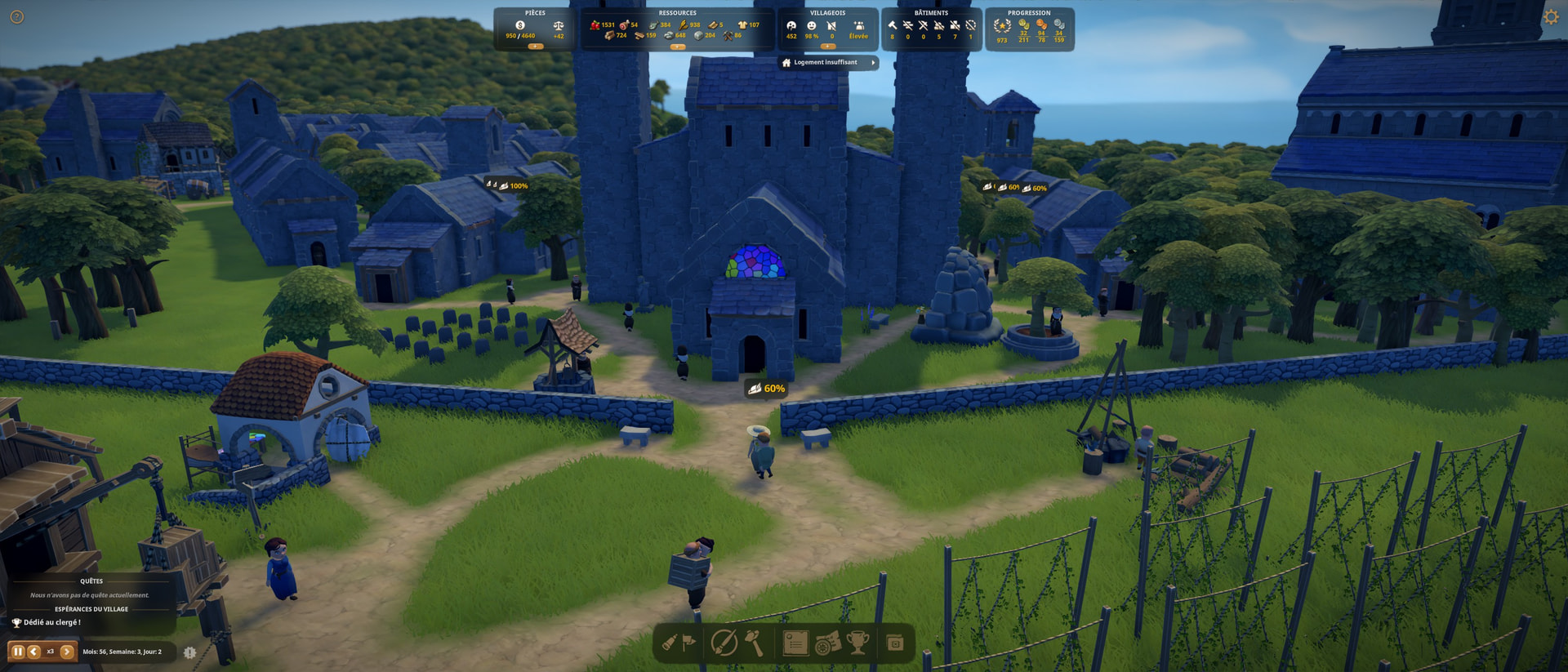1568x672 pixels.
Task: Open help with the question mark icon
Action: coord(16,17)
